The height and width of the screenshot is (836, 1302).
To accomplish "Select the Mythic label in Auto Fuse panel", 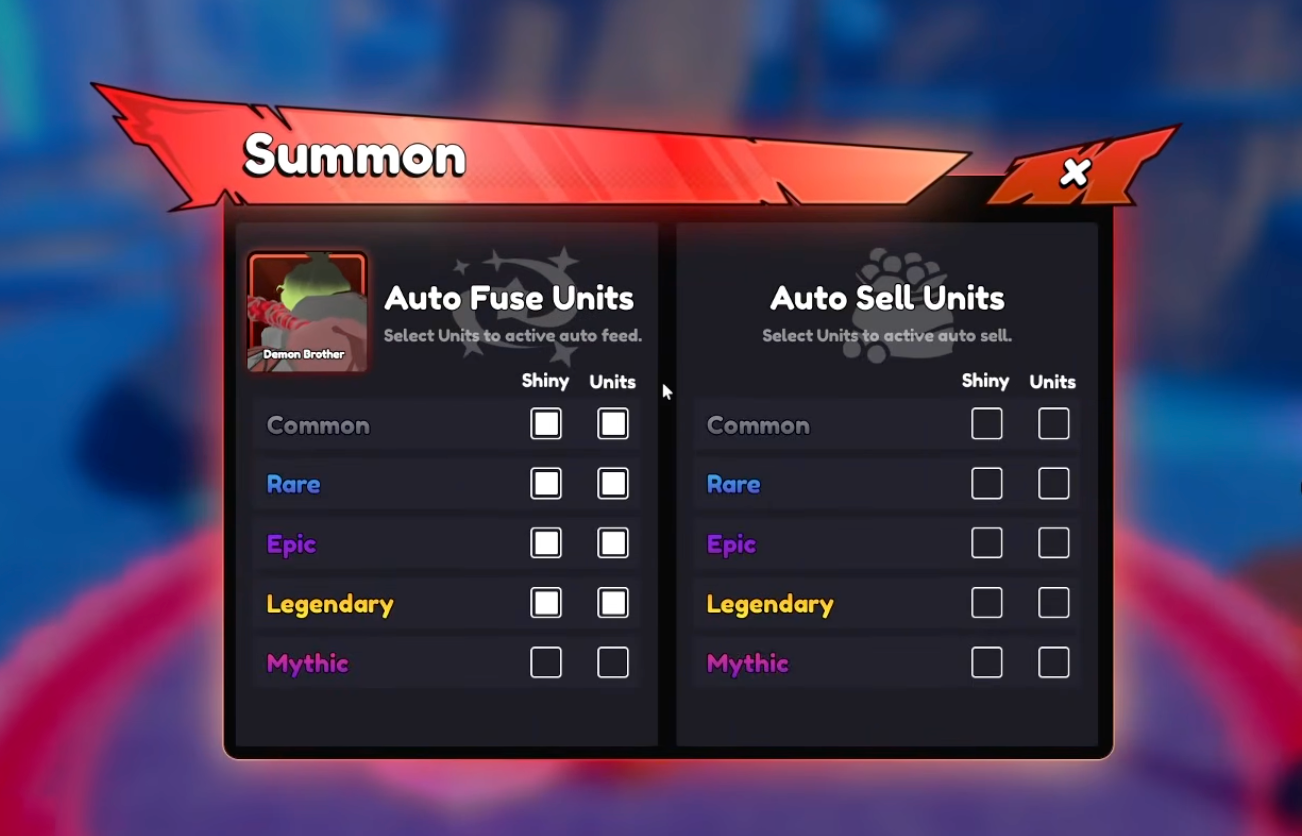I will coord(307,662).
